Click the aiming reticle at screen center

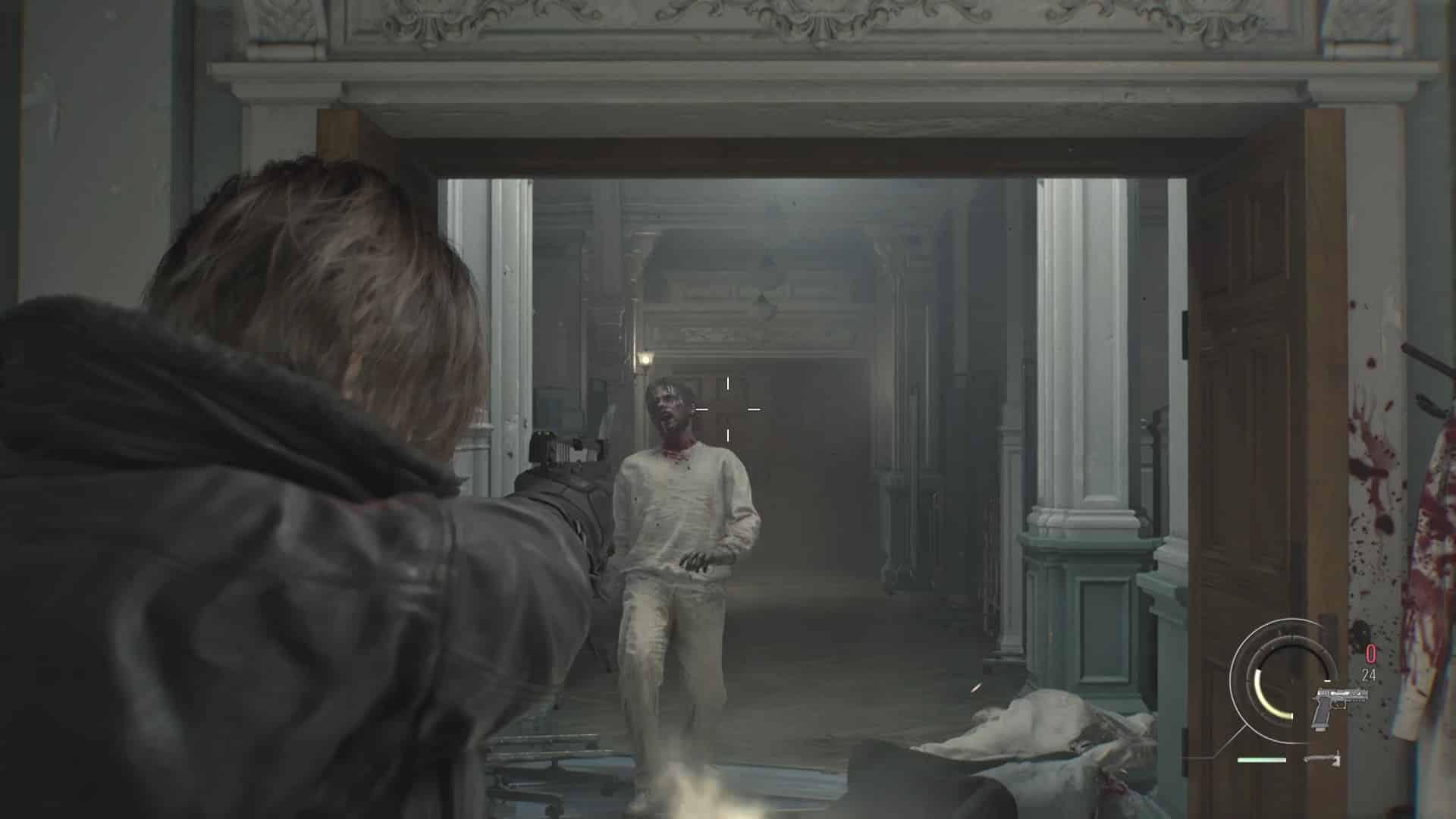(728, 409)
